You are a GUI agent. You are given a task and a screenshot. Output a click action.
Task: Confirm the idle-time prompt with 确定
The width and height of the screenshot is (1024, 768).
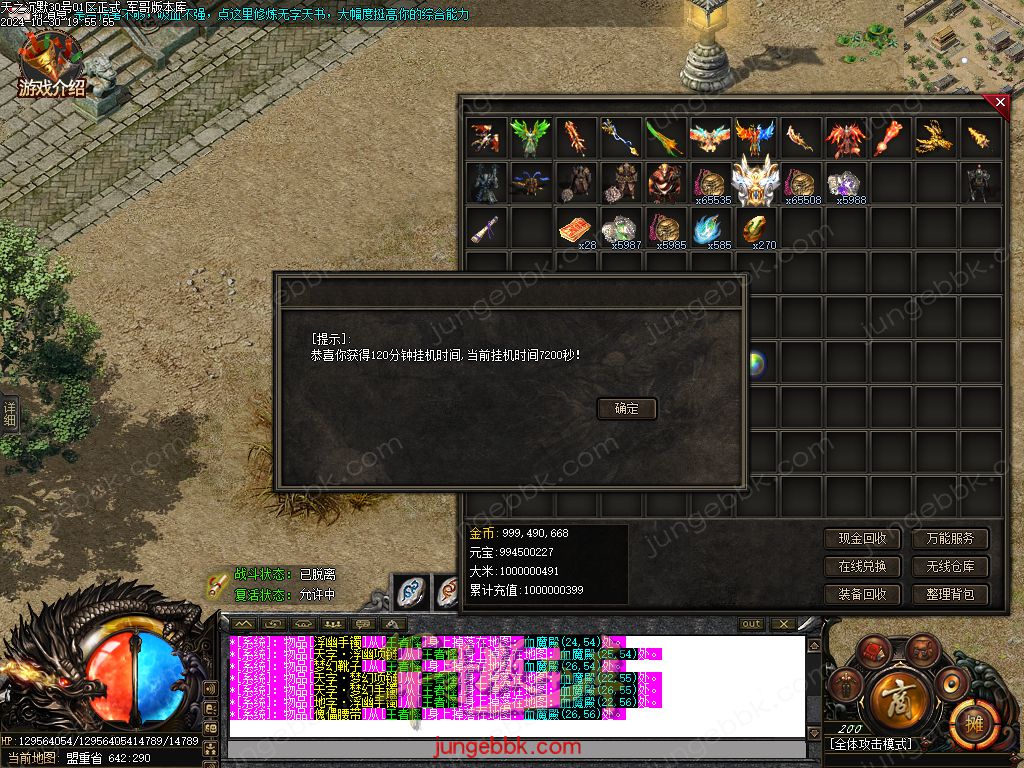627,408
